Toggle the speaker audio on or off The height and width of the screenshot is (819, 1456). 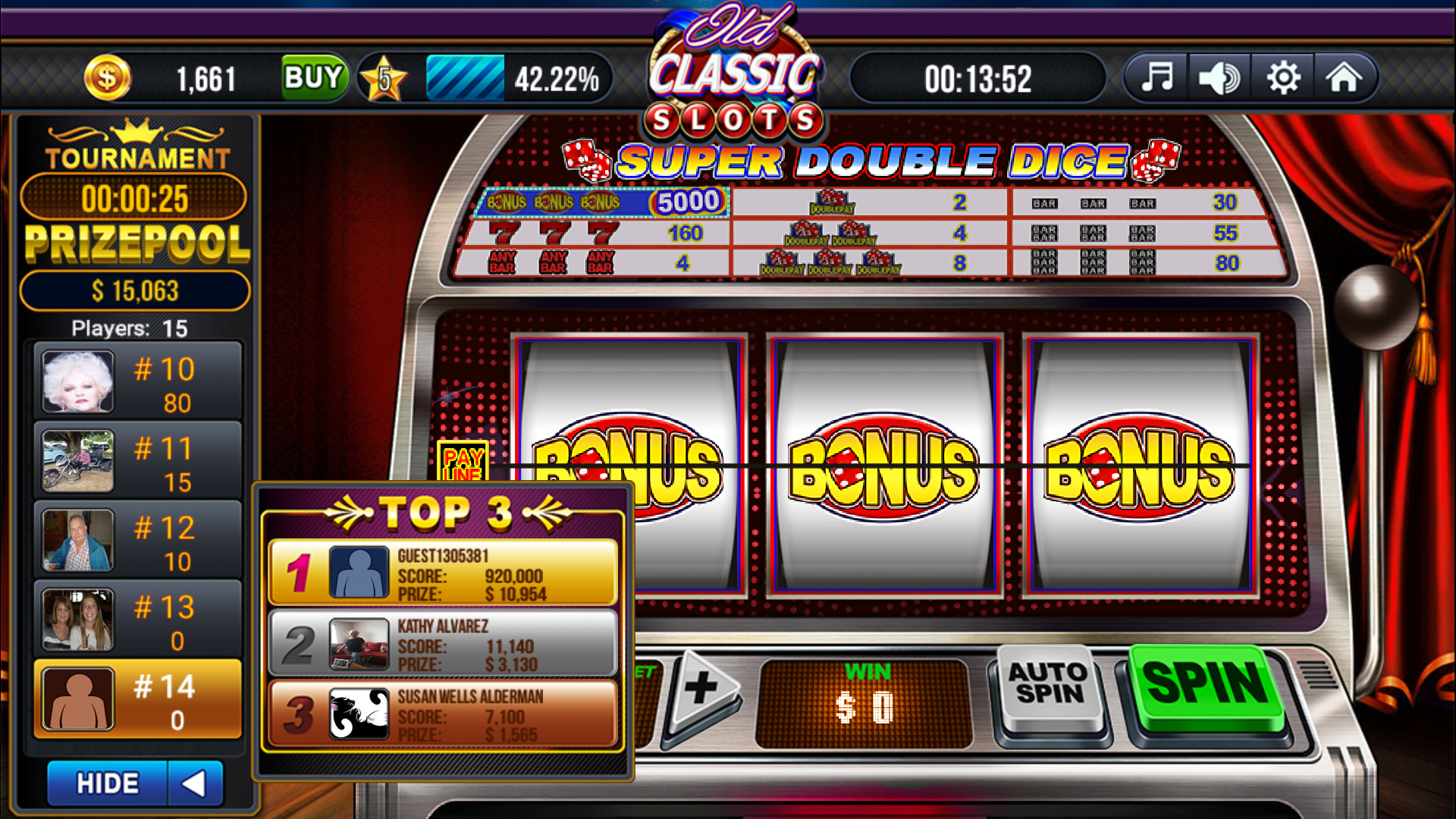click(1219, 77)
